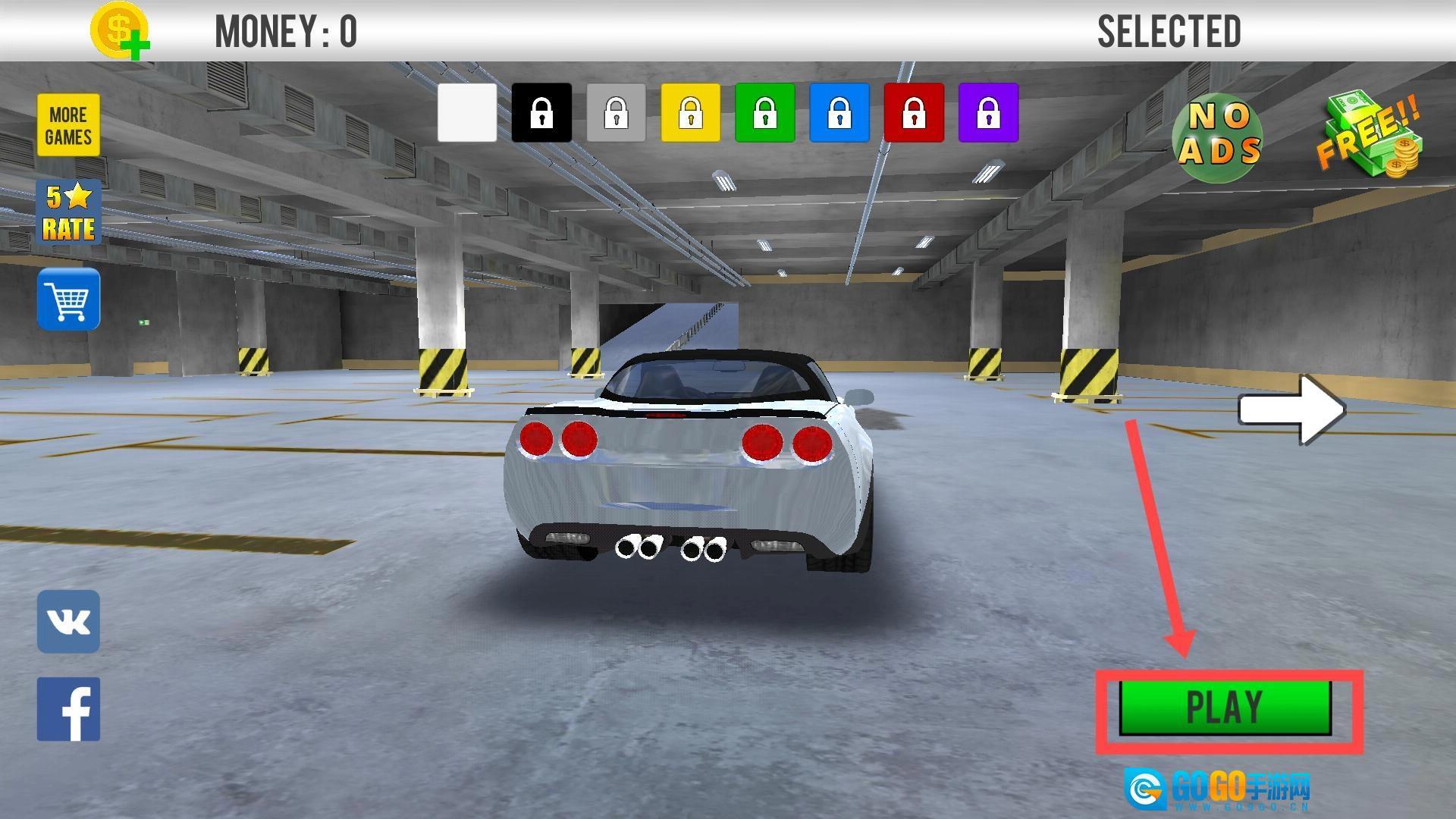Screen dimensions: 1456x819
Task: Start the game with the PLAY button
Action: pyautogui.click(x=1225, y=708)
